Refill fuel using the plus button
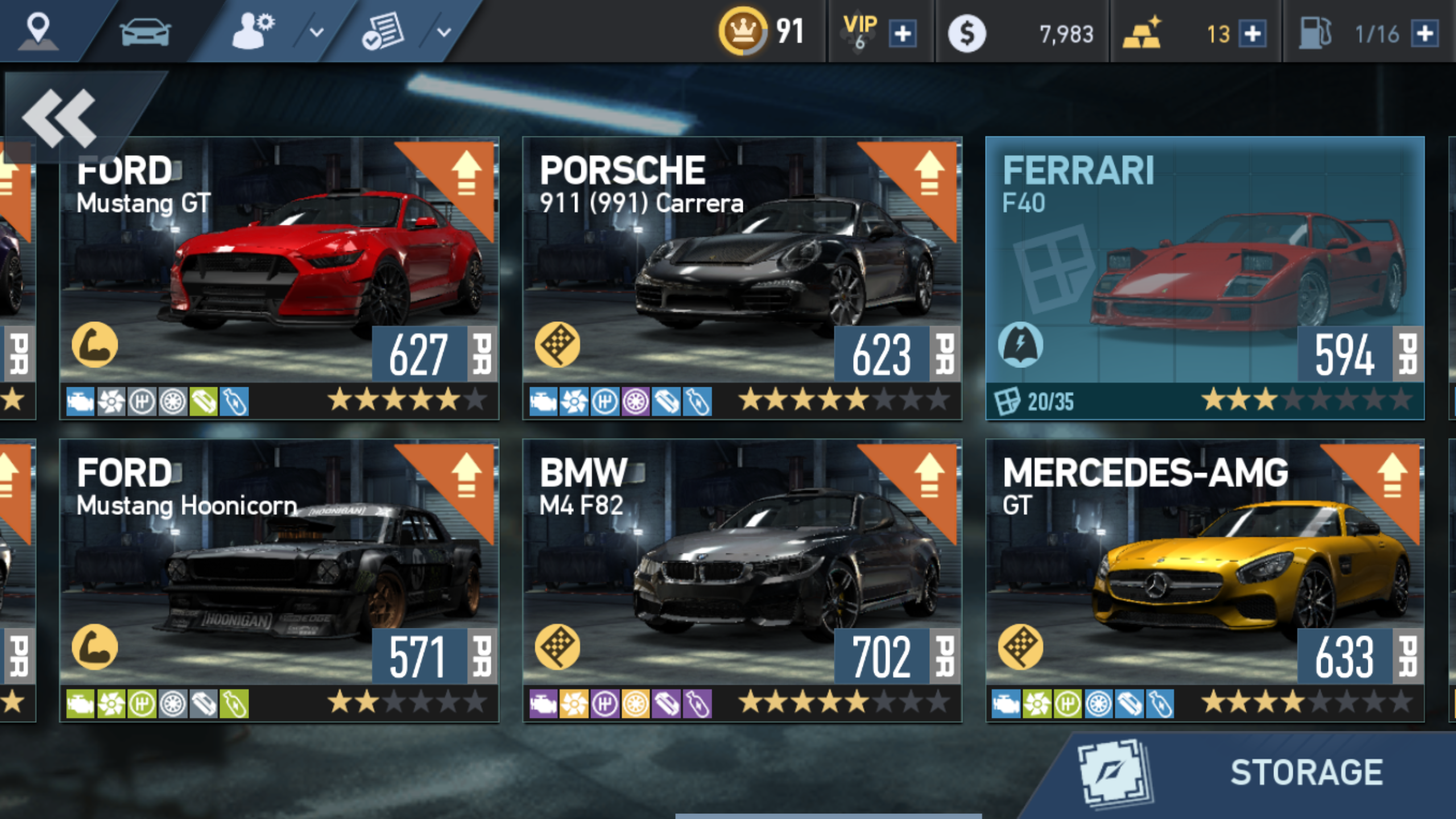The image size is (1456, 819). pos(1425,34)
